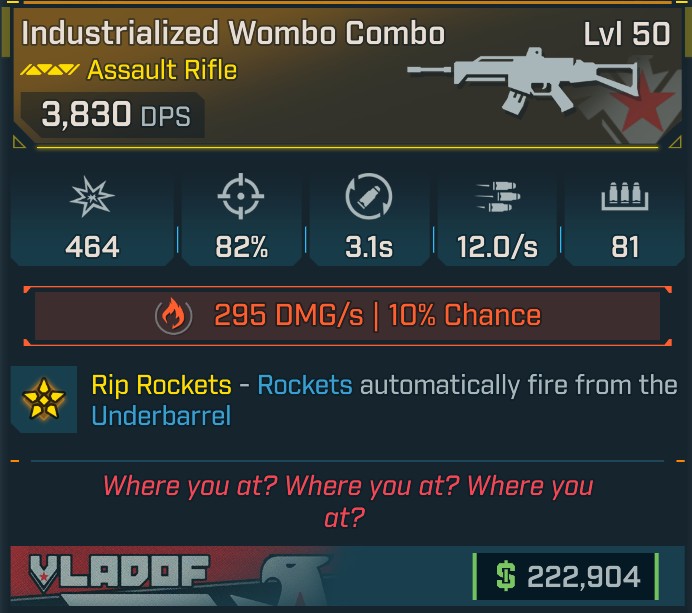
Task: Select the accuracy crosshair stat icon
Action: 241,199
